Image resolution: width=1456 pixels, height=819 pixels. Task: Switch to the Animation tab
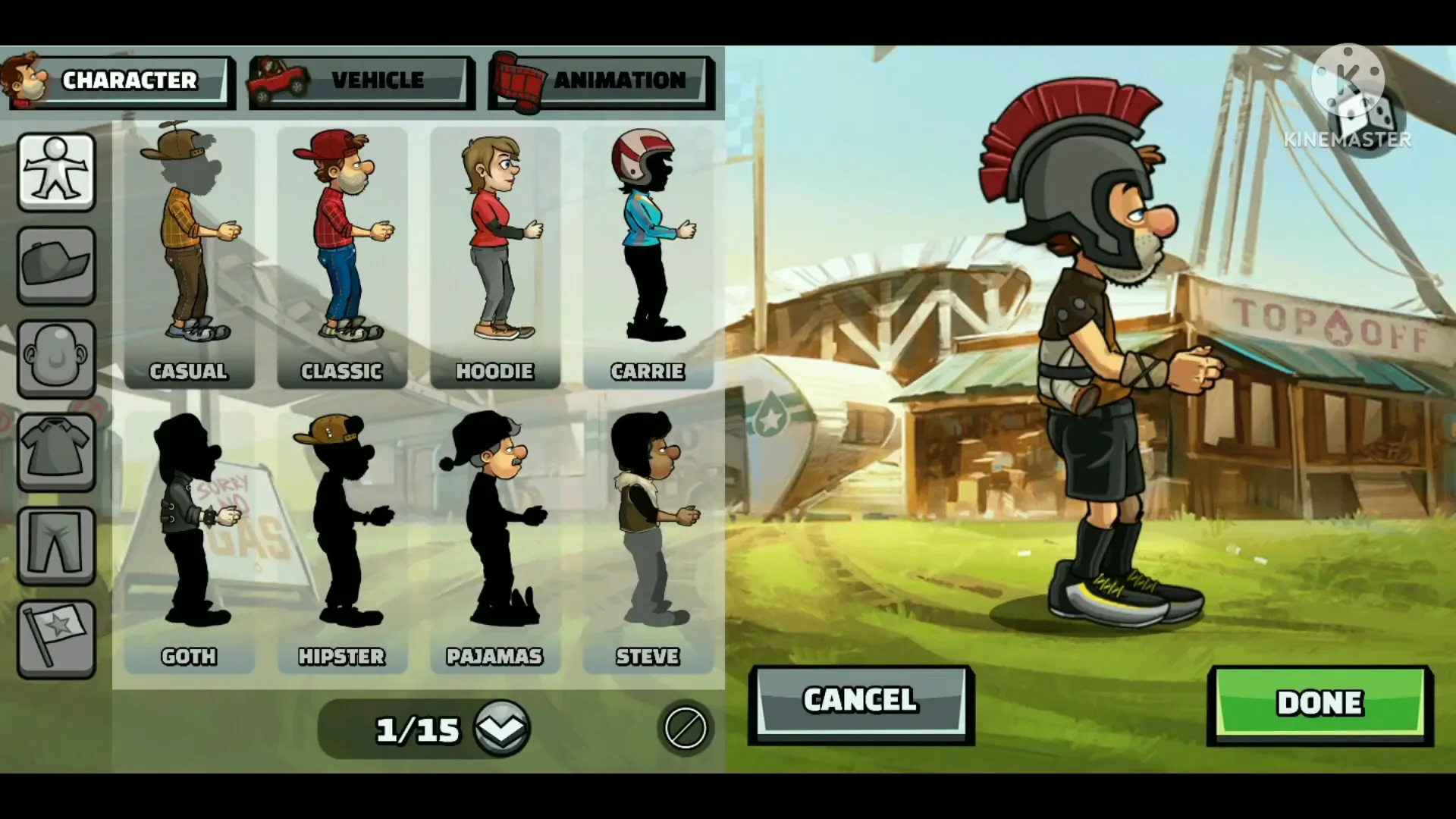pyautogui.click(x=601, y=80)
